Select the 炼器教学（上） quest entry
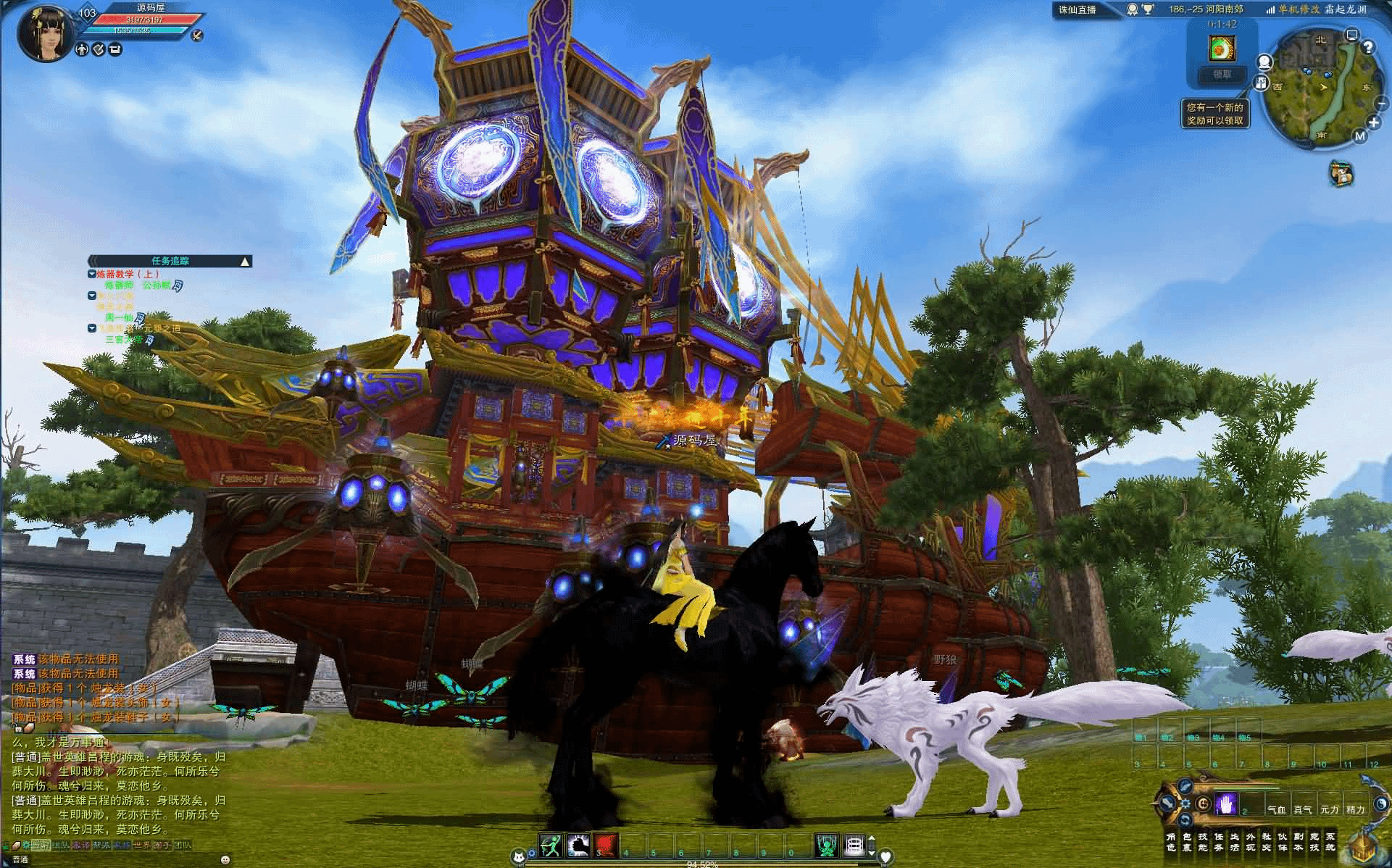This screenshot has height=868, width=1392. 128,274
